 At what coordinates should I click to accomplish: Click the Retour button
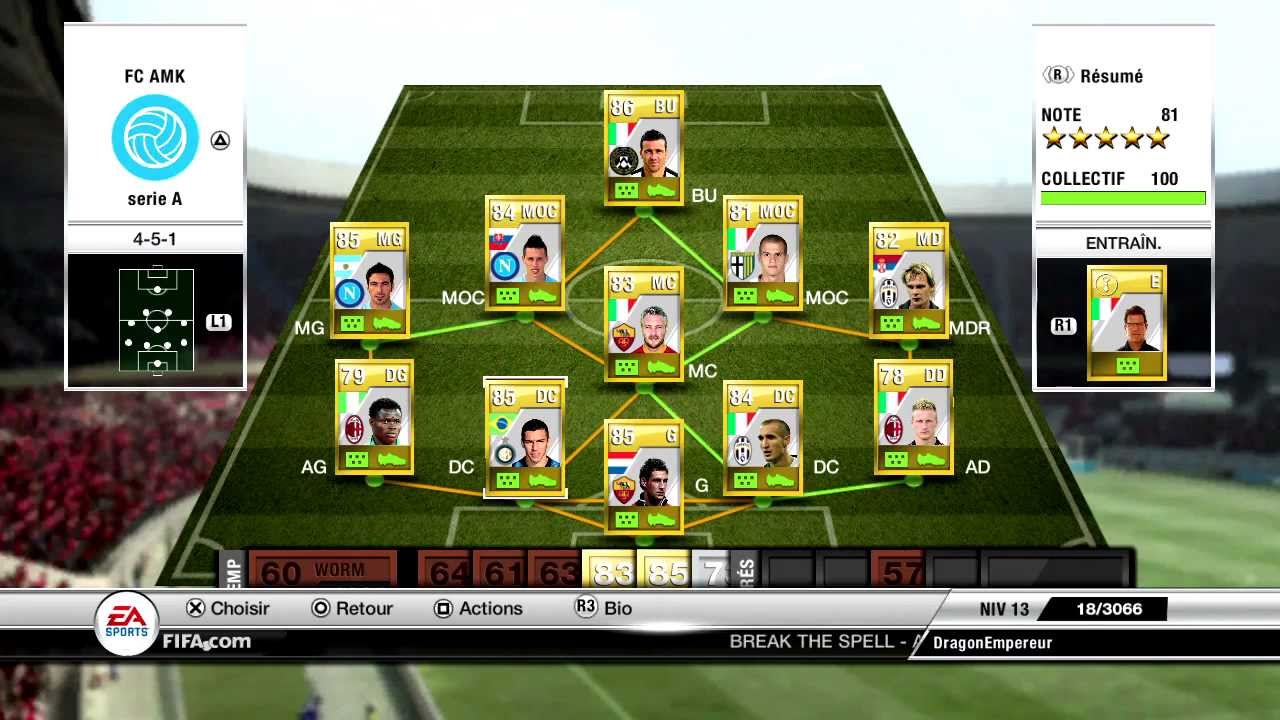[363, 608]
